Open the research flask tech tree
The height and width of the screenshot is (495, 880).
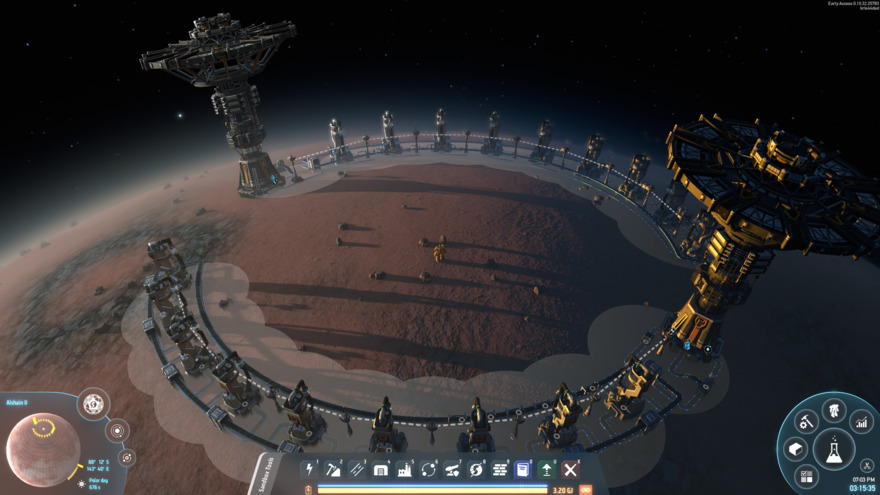coord(833,450)
